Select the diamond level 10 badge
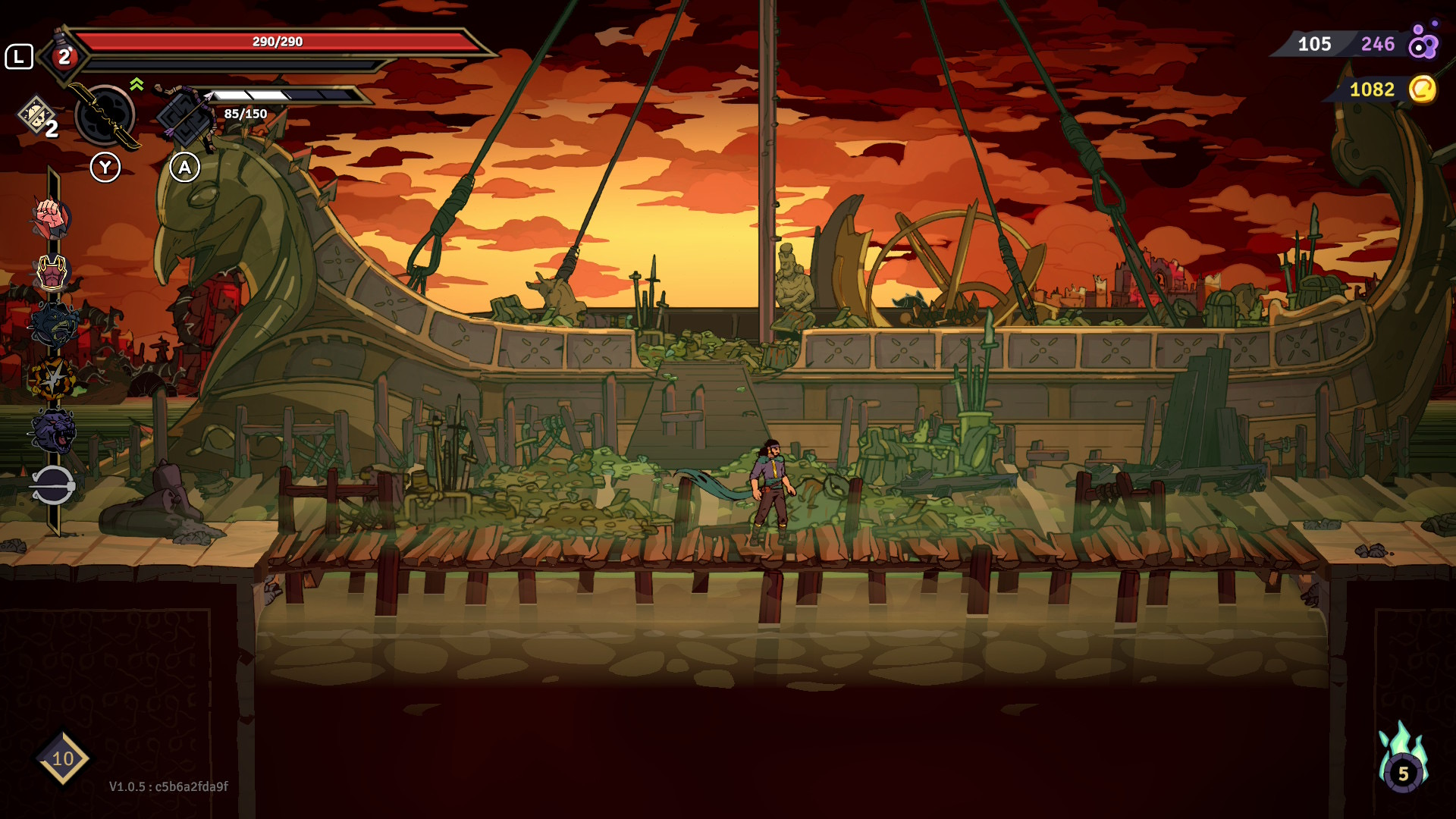The width and height of the screenshot is (1456, 819). click(x=62, y=758)
